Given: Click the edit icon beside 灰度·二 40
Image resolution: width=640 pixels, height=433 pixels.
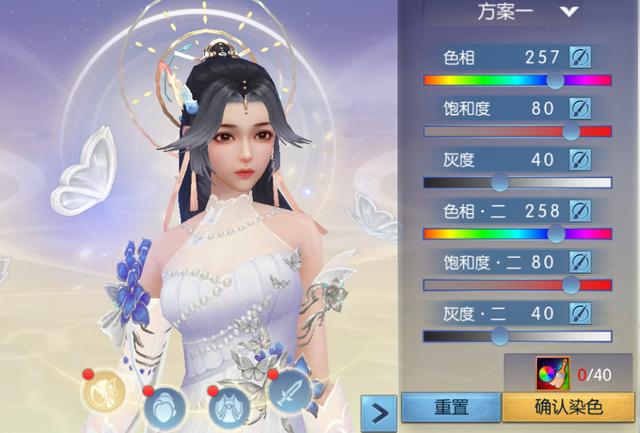Looking at the screenshot, I should (x=580, y=314).
